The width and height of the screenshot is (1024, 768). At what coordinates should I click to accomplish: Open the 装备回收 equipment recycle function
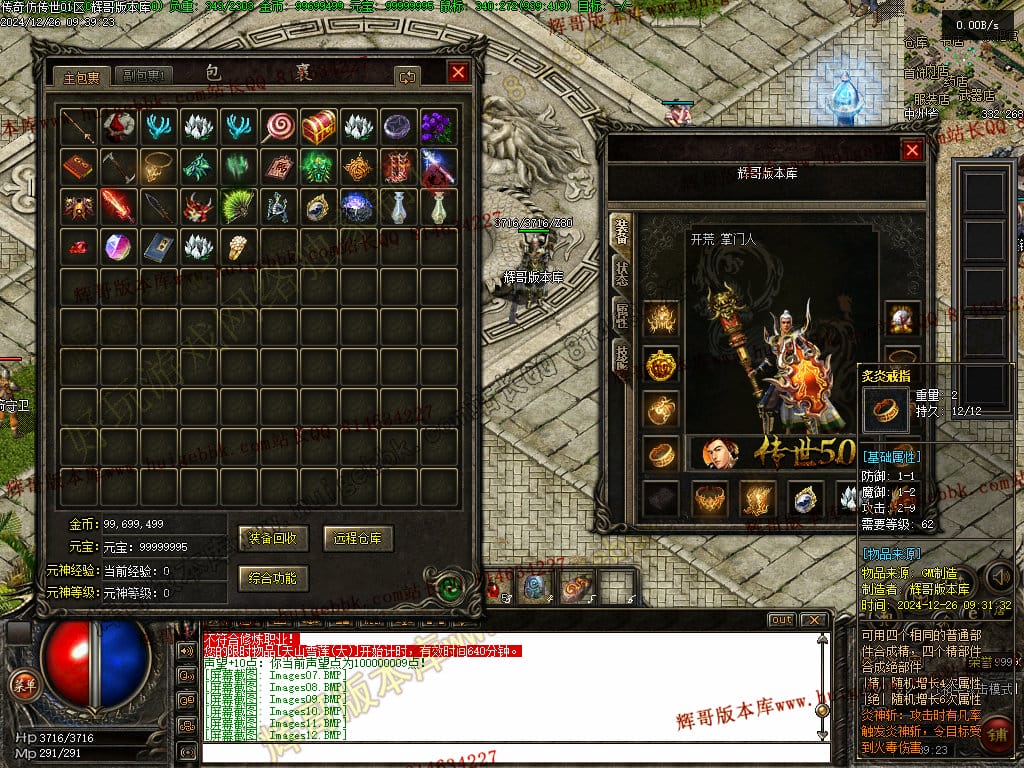pos(272,538)
